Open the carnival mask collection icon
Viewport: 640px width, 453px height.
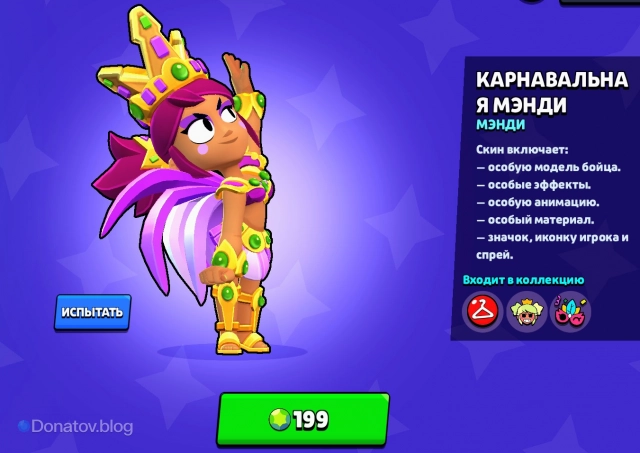coord(572,312)
